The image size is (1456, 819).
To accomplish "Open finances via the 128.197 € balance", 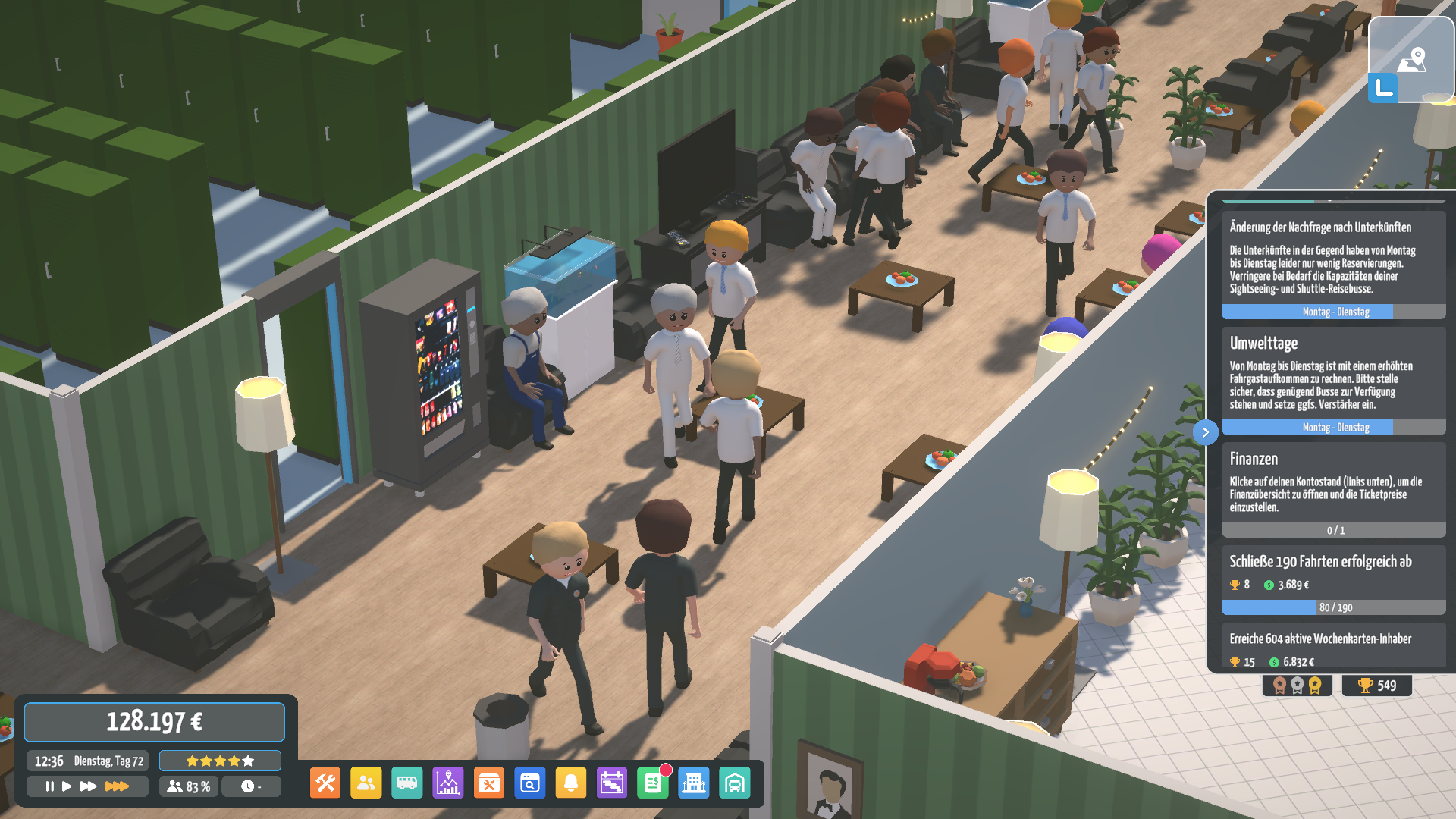I will 154,722.
